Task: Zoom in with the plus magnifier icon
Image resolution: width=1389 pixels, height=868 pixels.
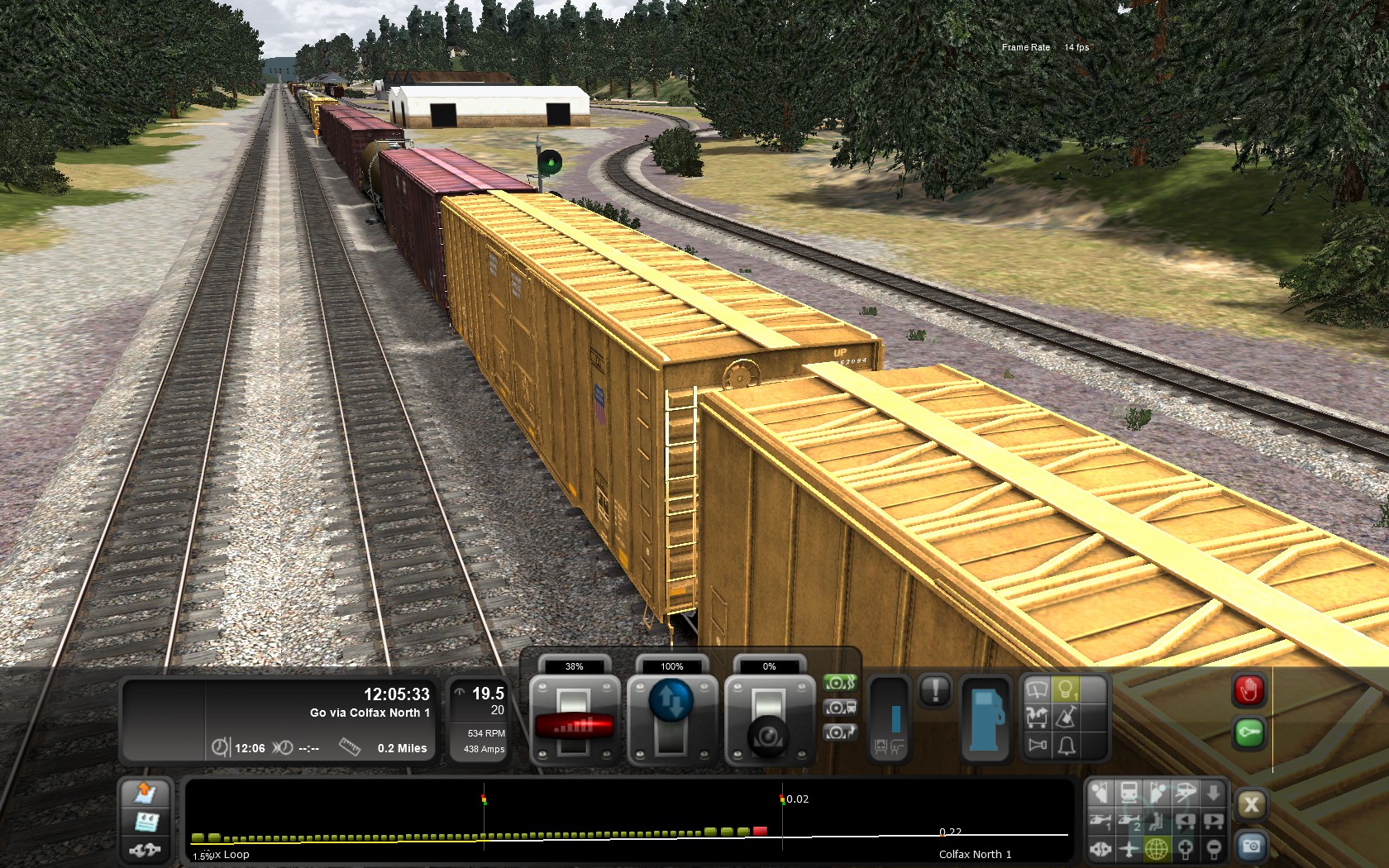Action: point(1185,848)
